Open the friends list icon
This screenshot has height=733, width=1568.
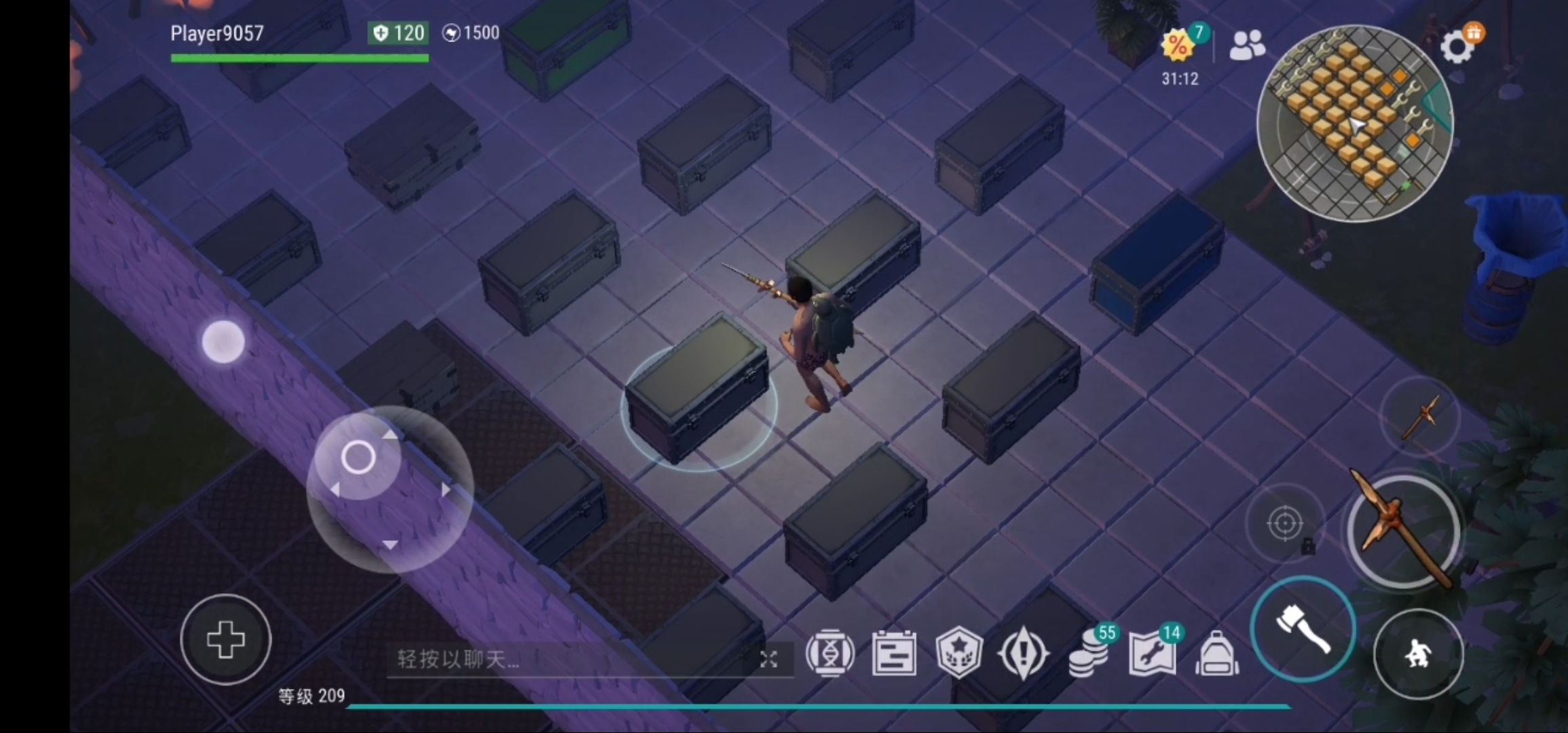(1247, 46)
